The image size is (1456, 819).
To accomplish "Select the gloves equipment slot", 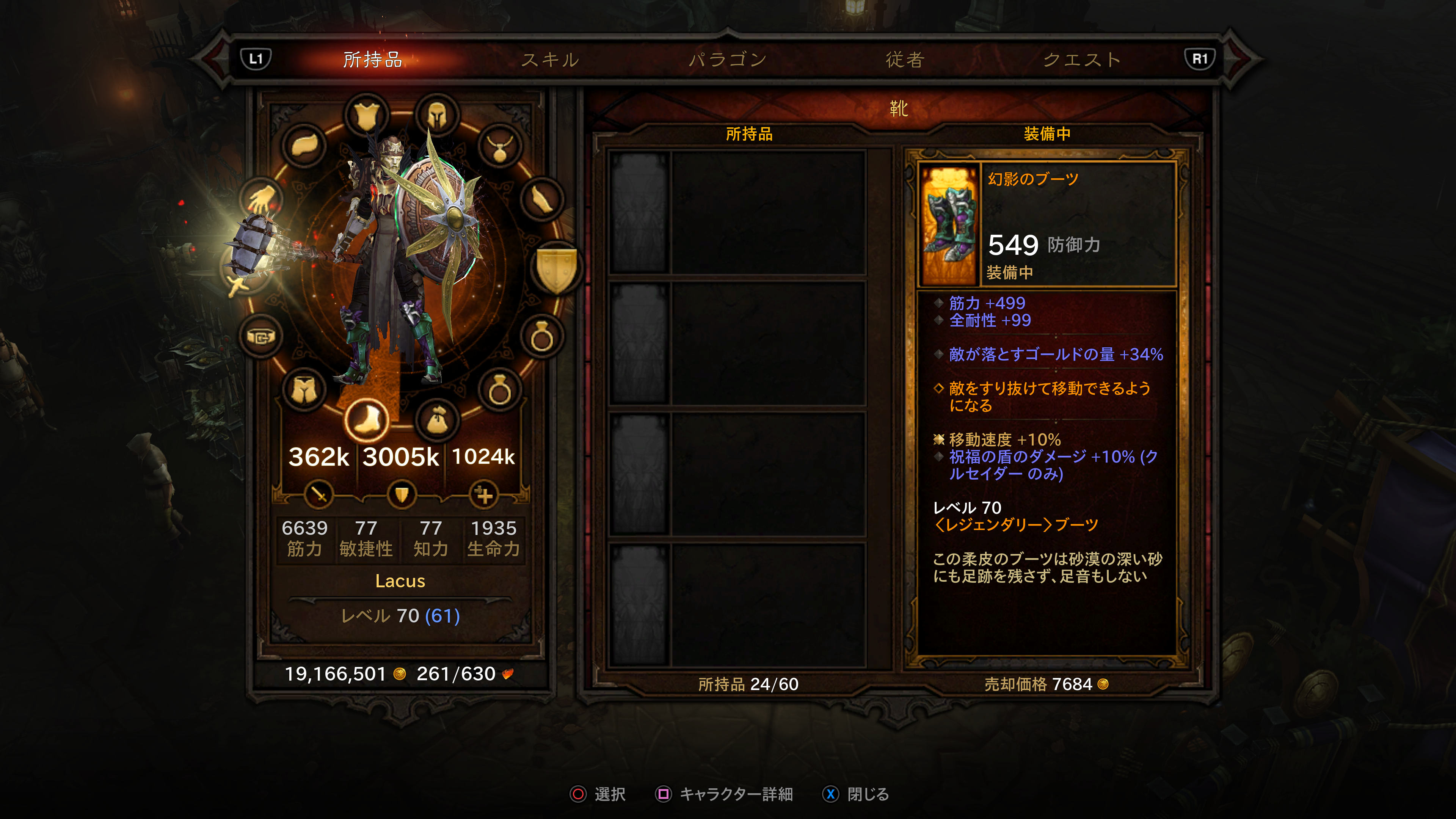I will (x=262, y=199).
